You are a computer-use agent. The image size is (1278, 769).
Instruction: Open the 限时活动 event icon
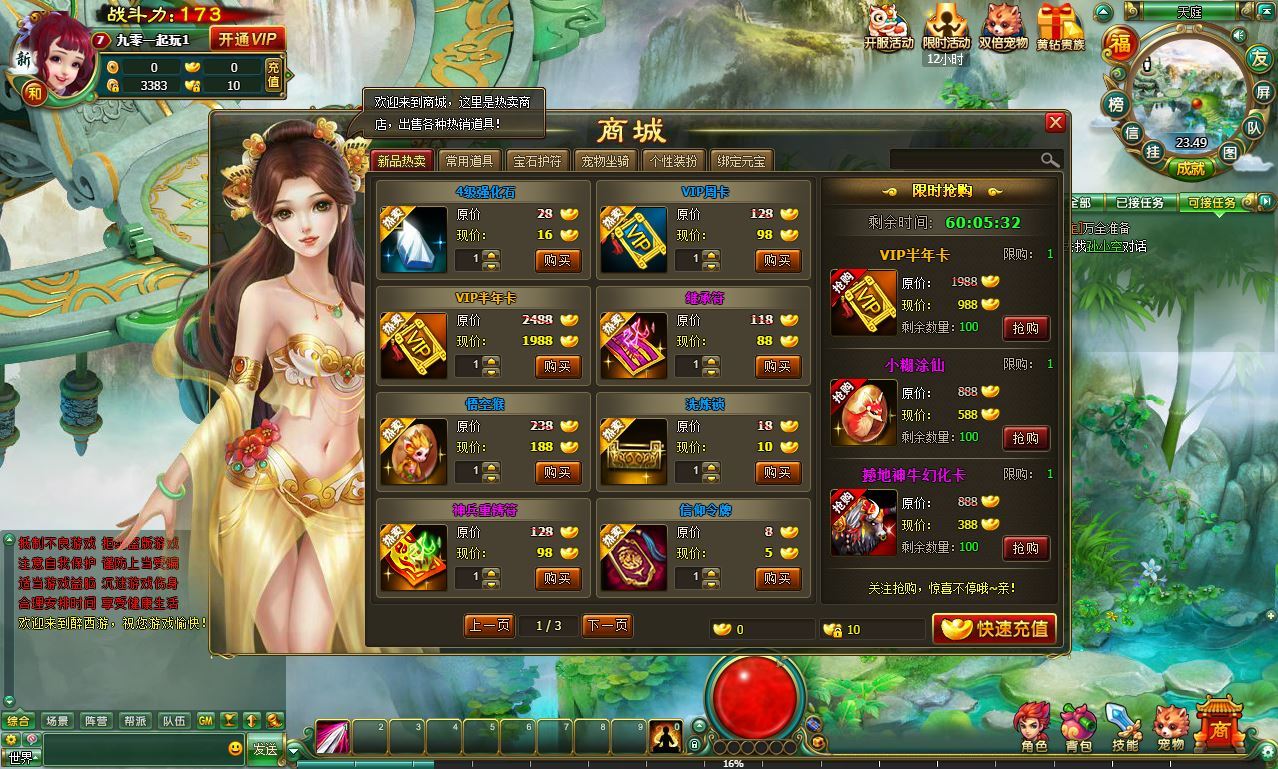point(946,28)
